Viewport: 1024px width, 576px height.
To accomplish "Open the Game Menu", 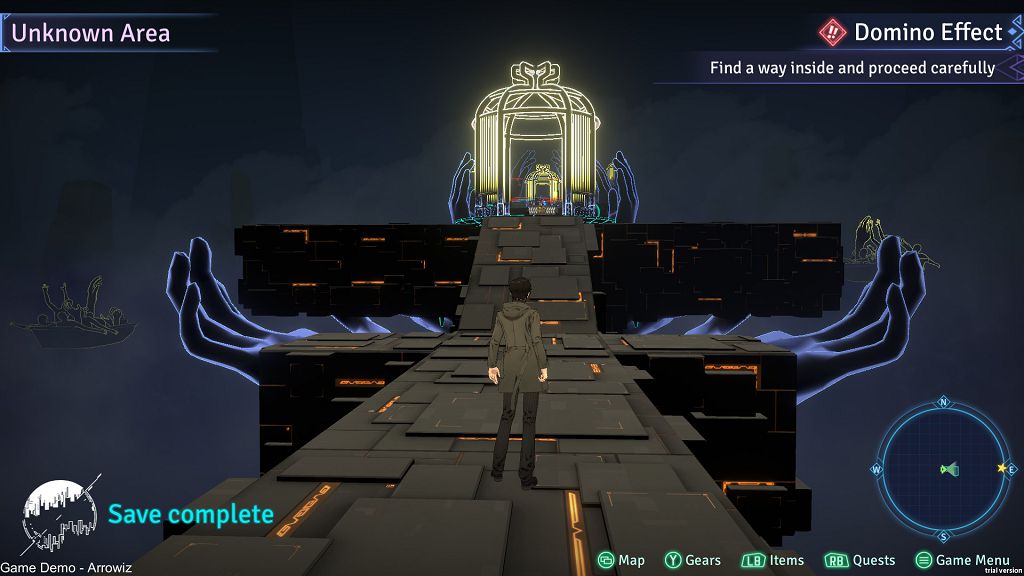I will point(962,560).
